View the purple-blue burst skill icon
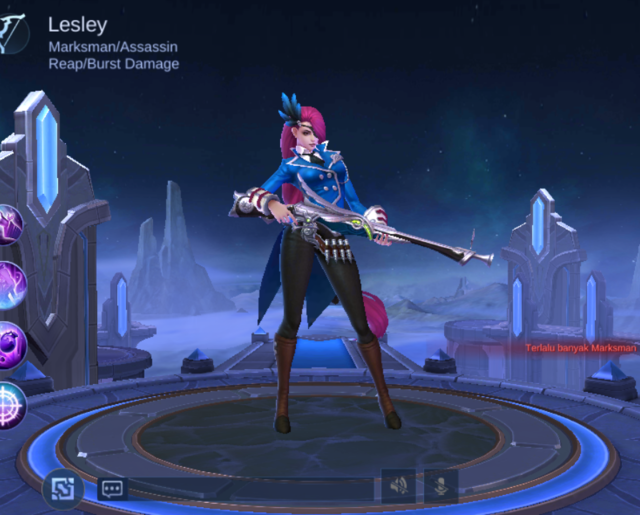 click(x=10, y=286)
